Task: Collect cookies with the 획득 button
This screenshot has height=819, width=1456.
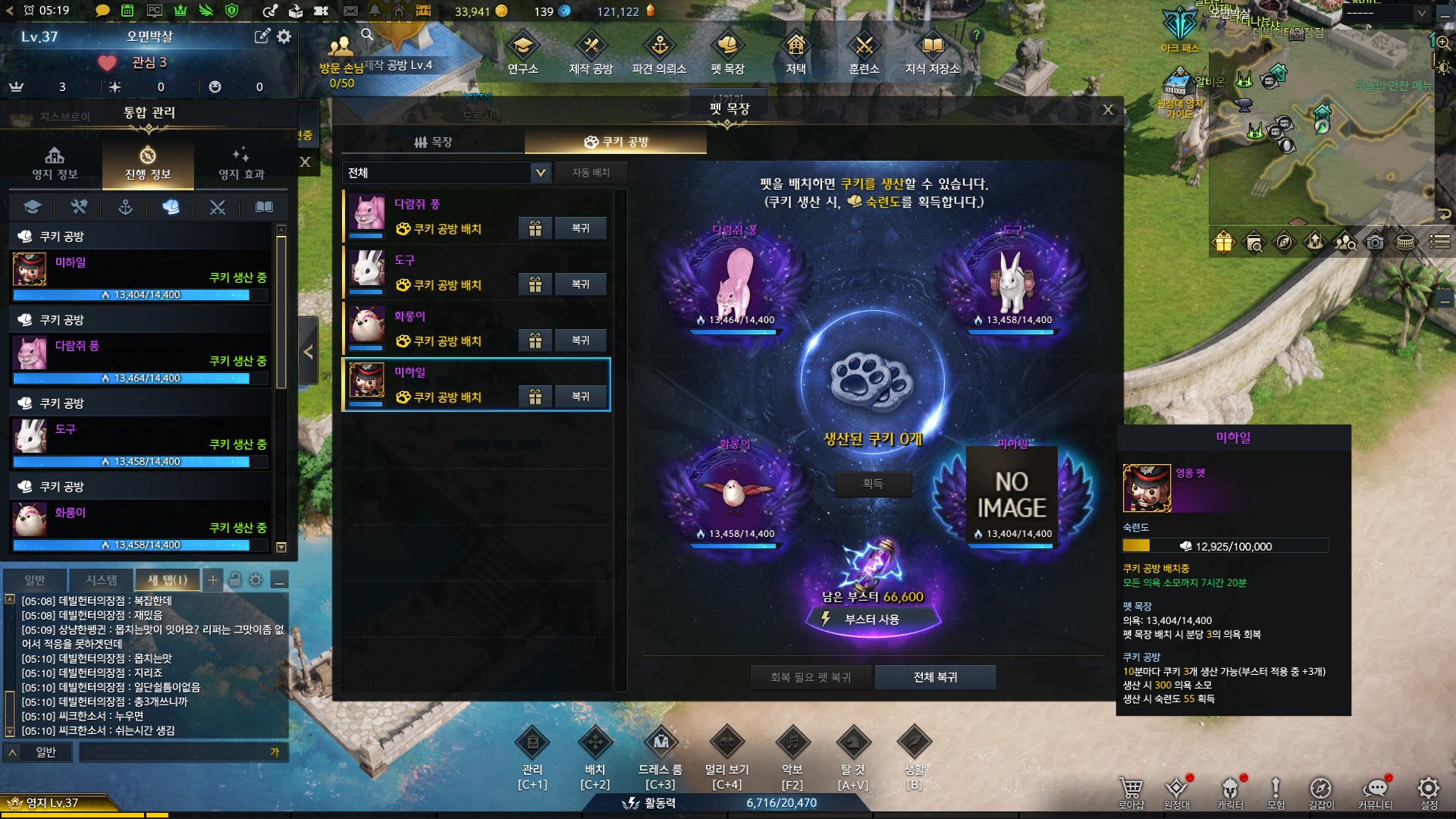Action: coord(872,483)
